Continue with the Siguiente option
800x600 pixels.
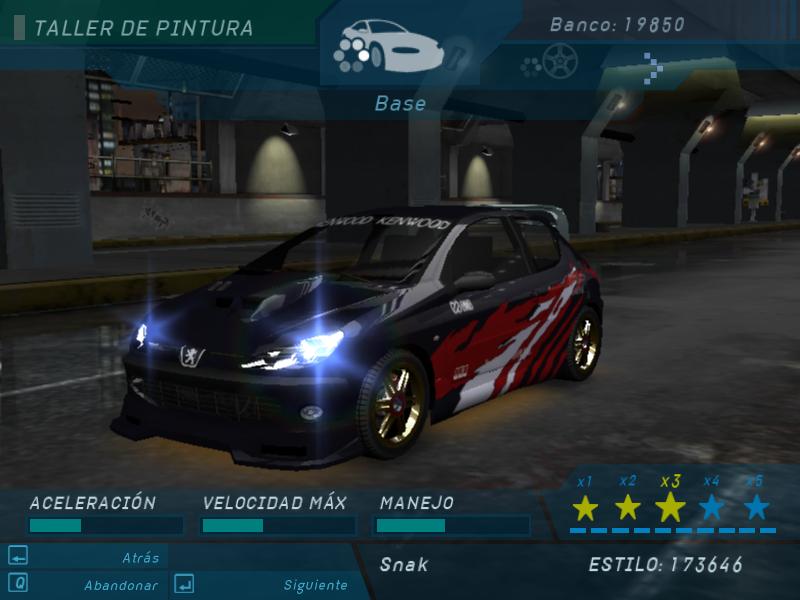coord(315,585)
